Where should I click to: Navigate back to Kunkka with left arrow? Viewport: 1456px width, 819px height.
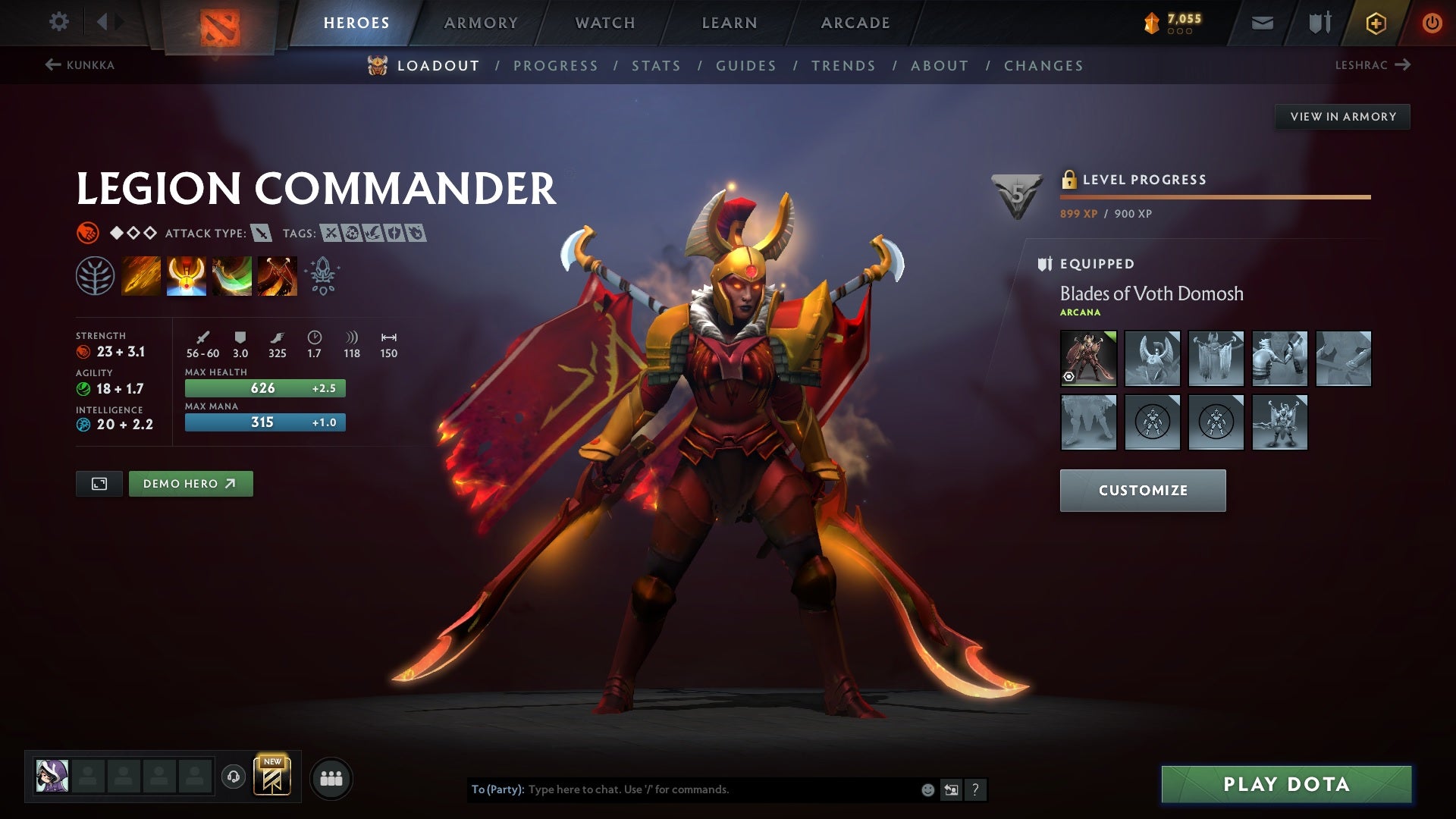pyautogui.click(x=52, y=65)
